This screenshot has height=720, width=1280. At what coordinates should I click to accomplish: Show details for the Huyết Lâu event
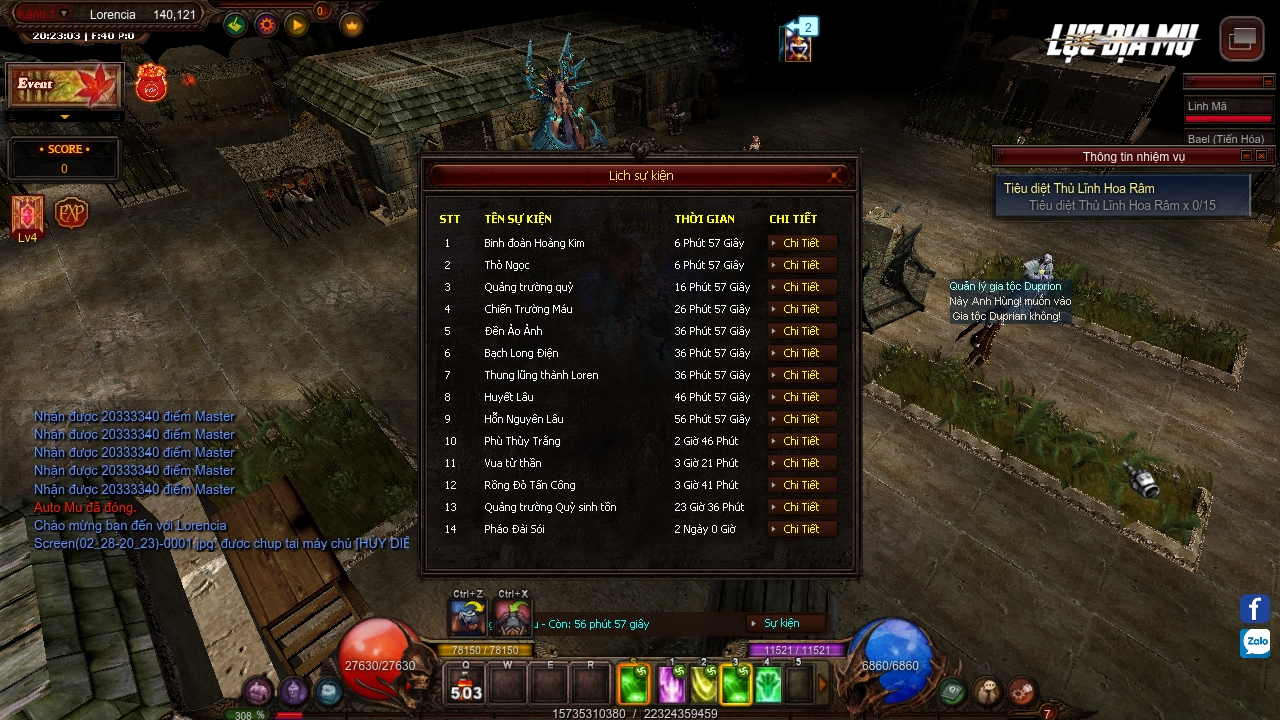pyautogui.click(x=801, y=397)
